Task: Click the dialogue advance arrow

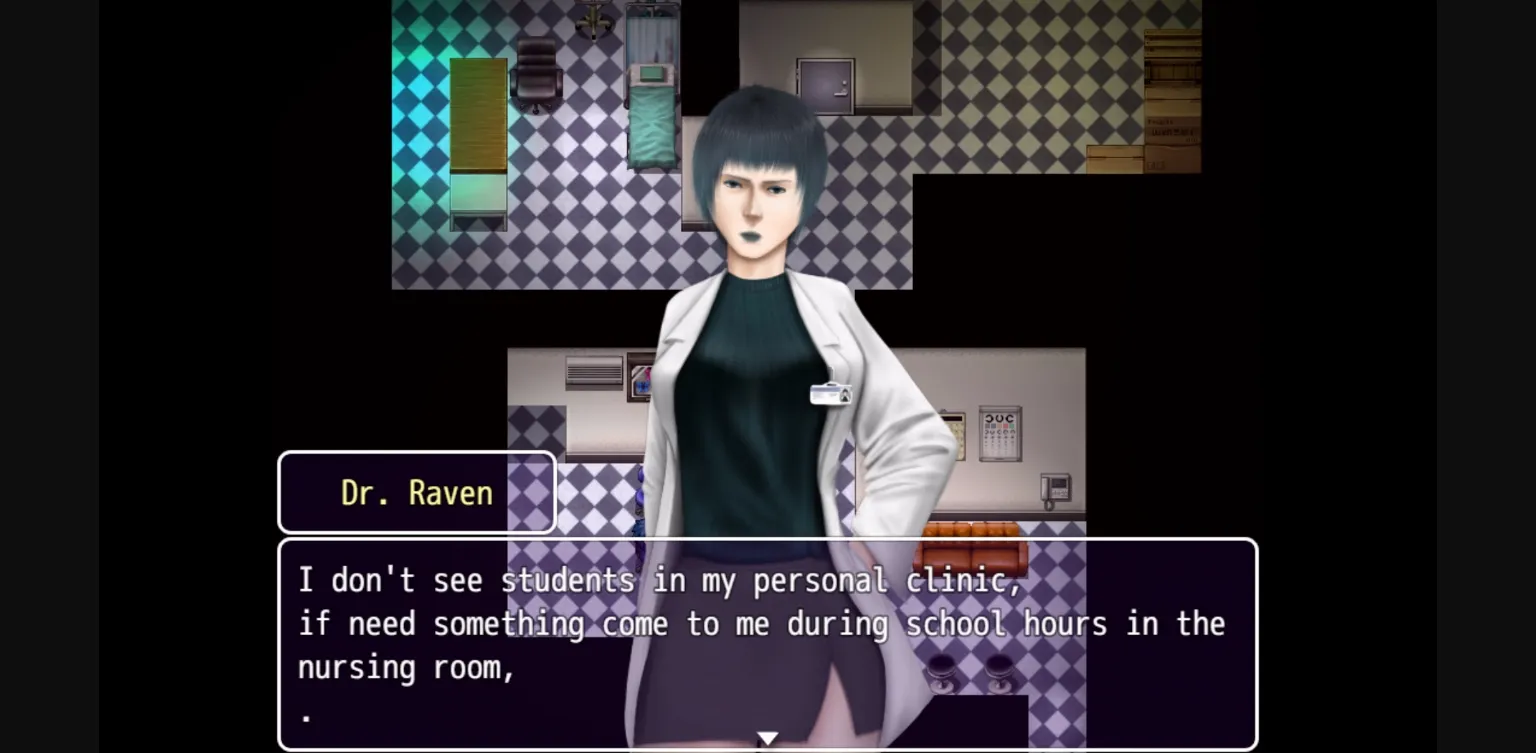Action: [767, 737]
